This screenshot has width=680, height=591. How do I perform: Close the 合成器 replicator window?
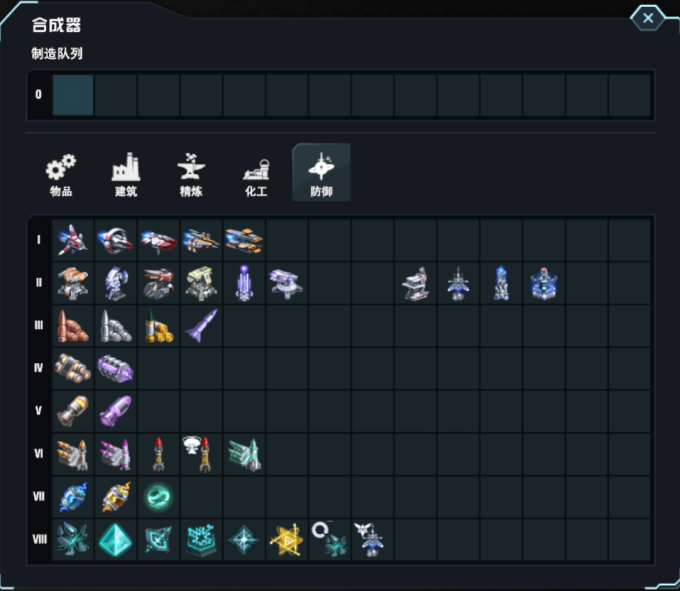648,18
